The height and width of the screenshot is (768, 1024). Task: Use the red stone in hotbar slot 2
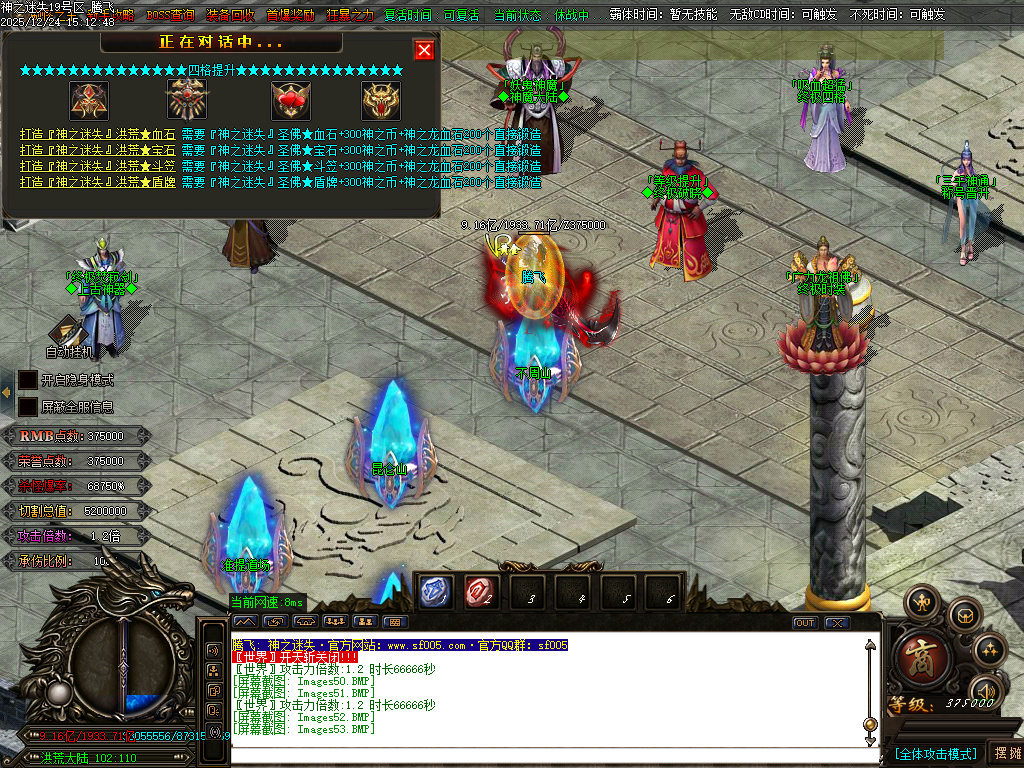pyautogui.click(x=482, y=592)
